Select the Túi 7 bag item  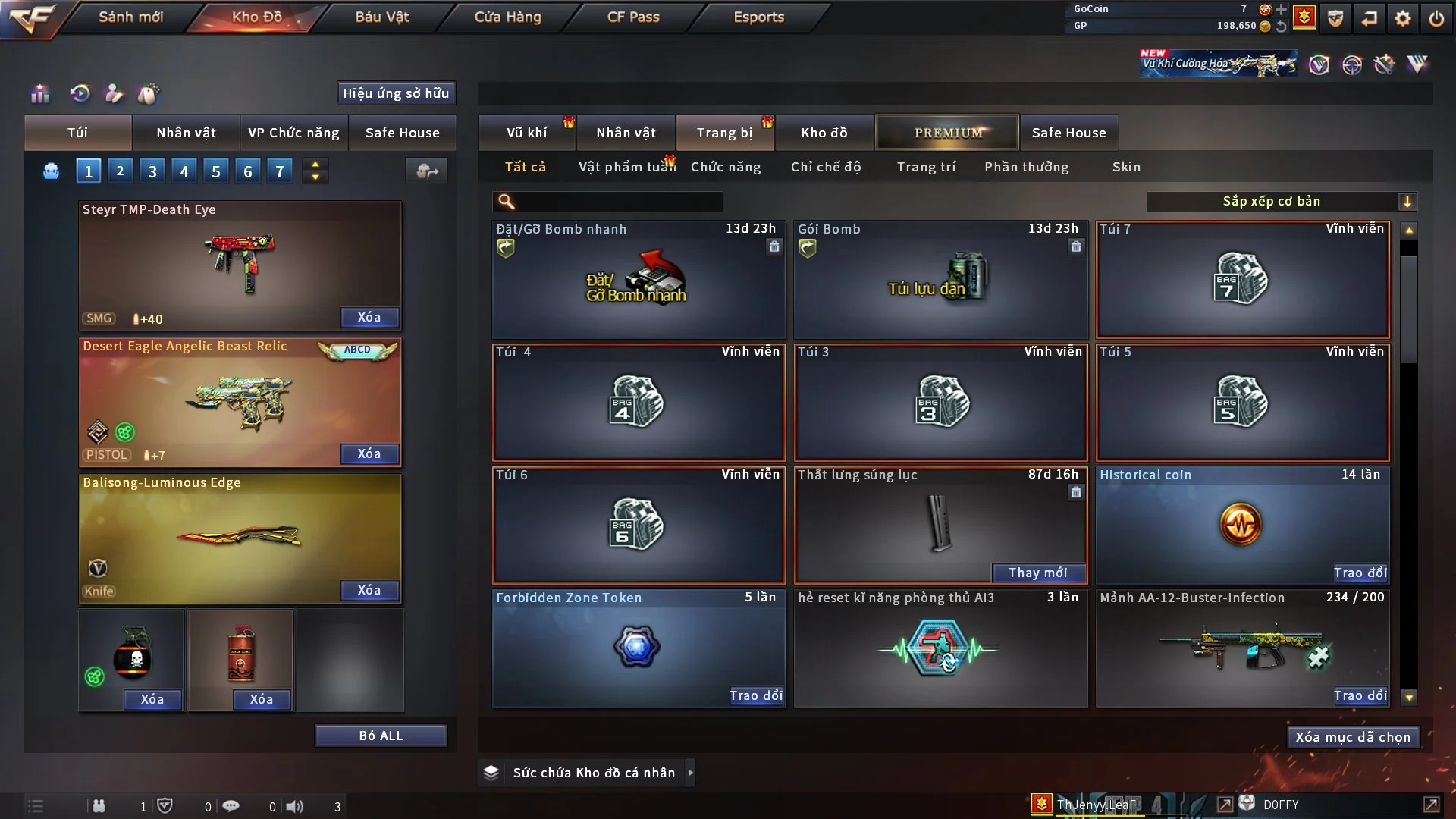1242,280
